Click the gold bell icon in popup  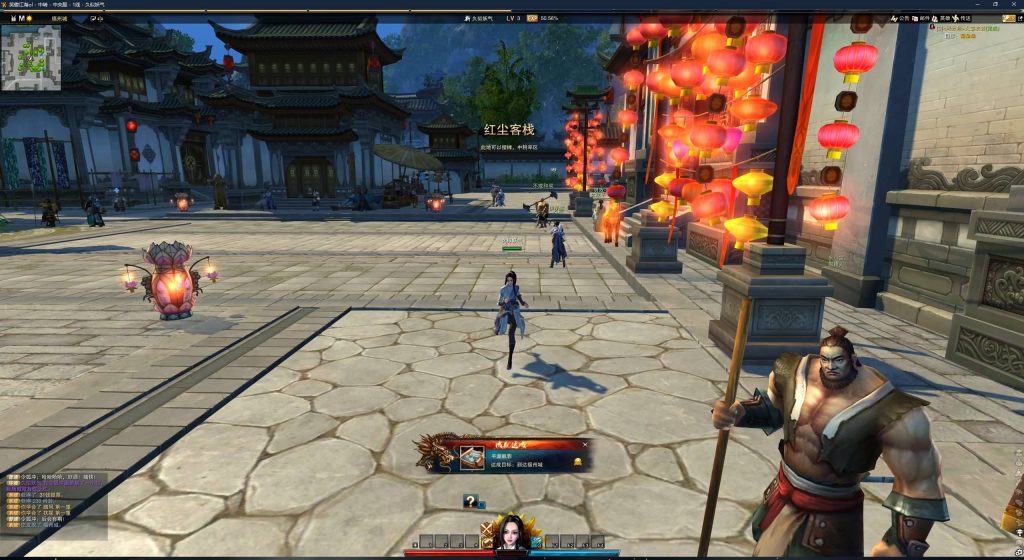[578, 462]
